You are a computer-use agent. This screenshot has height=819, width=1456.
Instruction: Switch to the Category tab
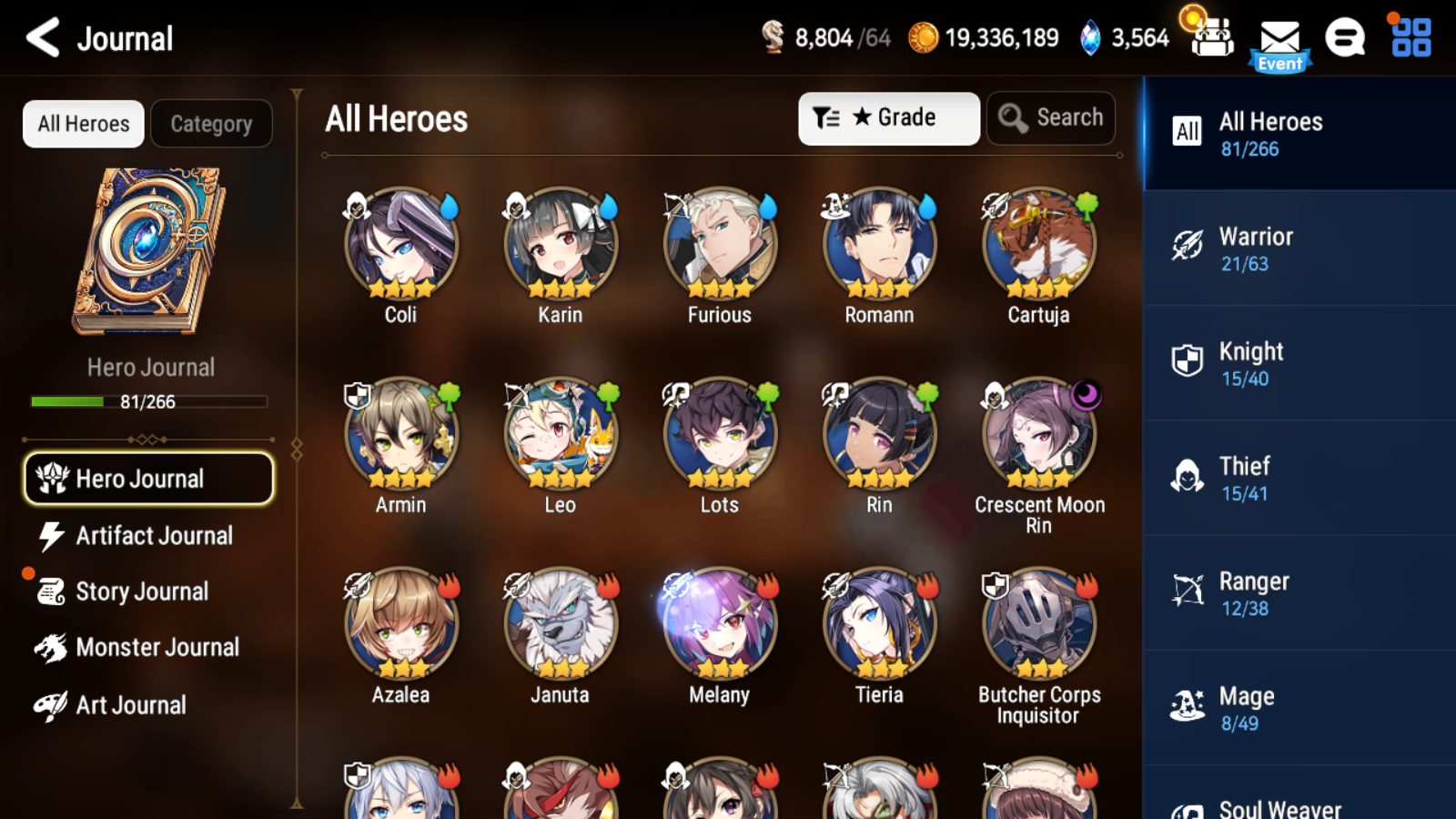[x=212, y=124]
